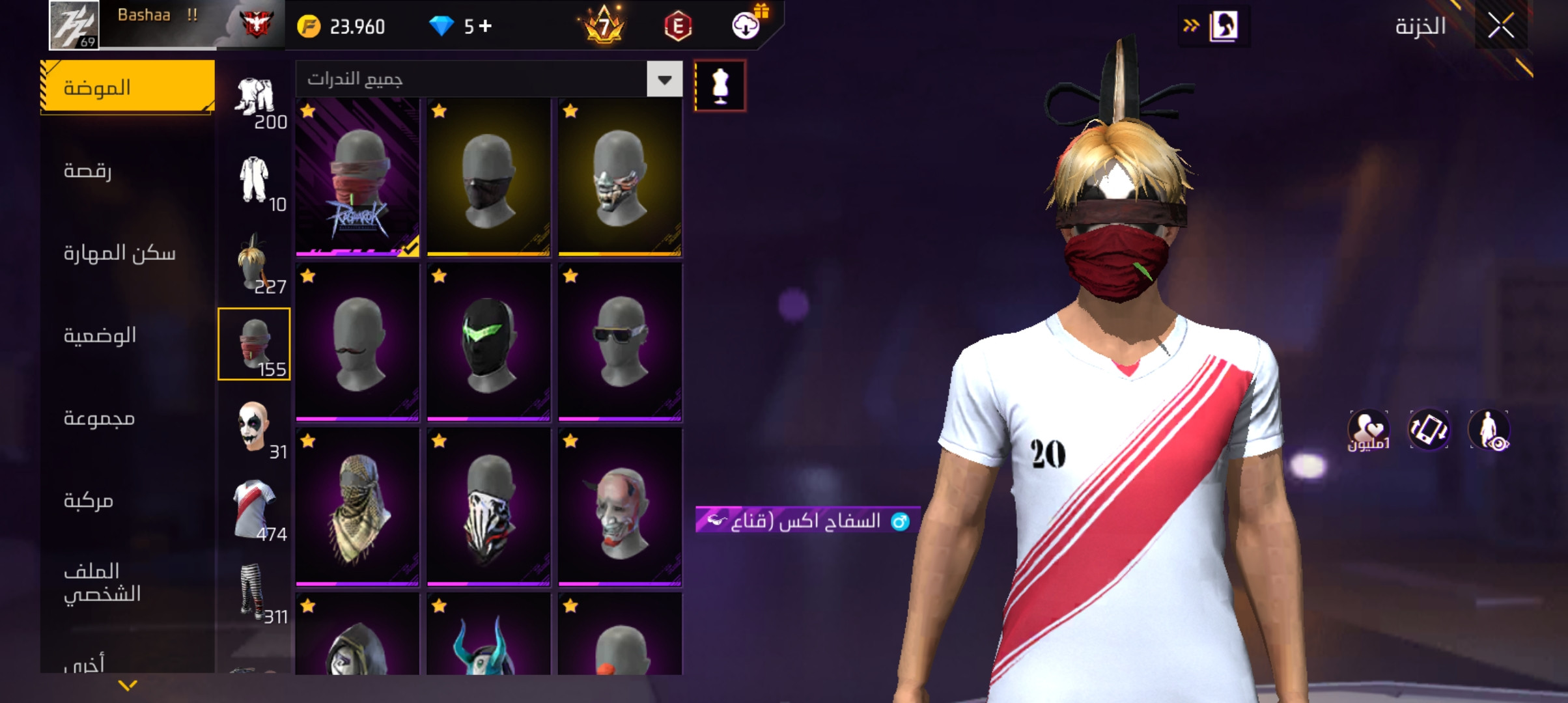1568x703 pixels.
Task: Switch to the الموضة fashion tab
Action: coord(128,87)
